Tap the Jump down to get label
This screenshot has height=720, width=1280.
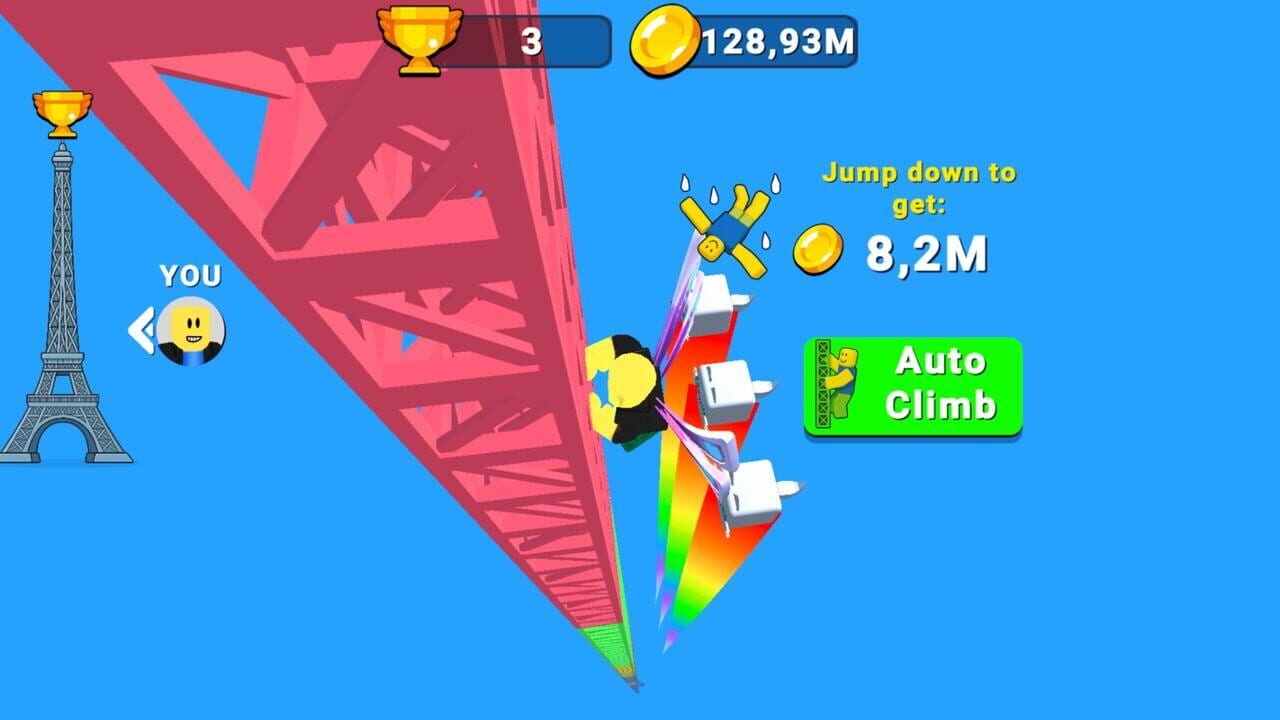[x=915, y=186]
